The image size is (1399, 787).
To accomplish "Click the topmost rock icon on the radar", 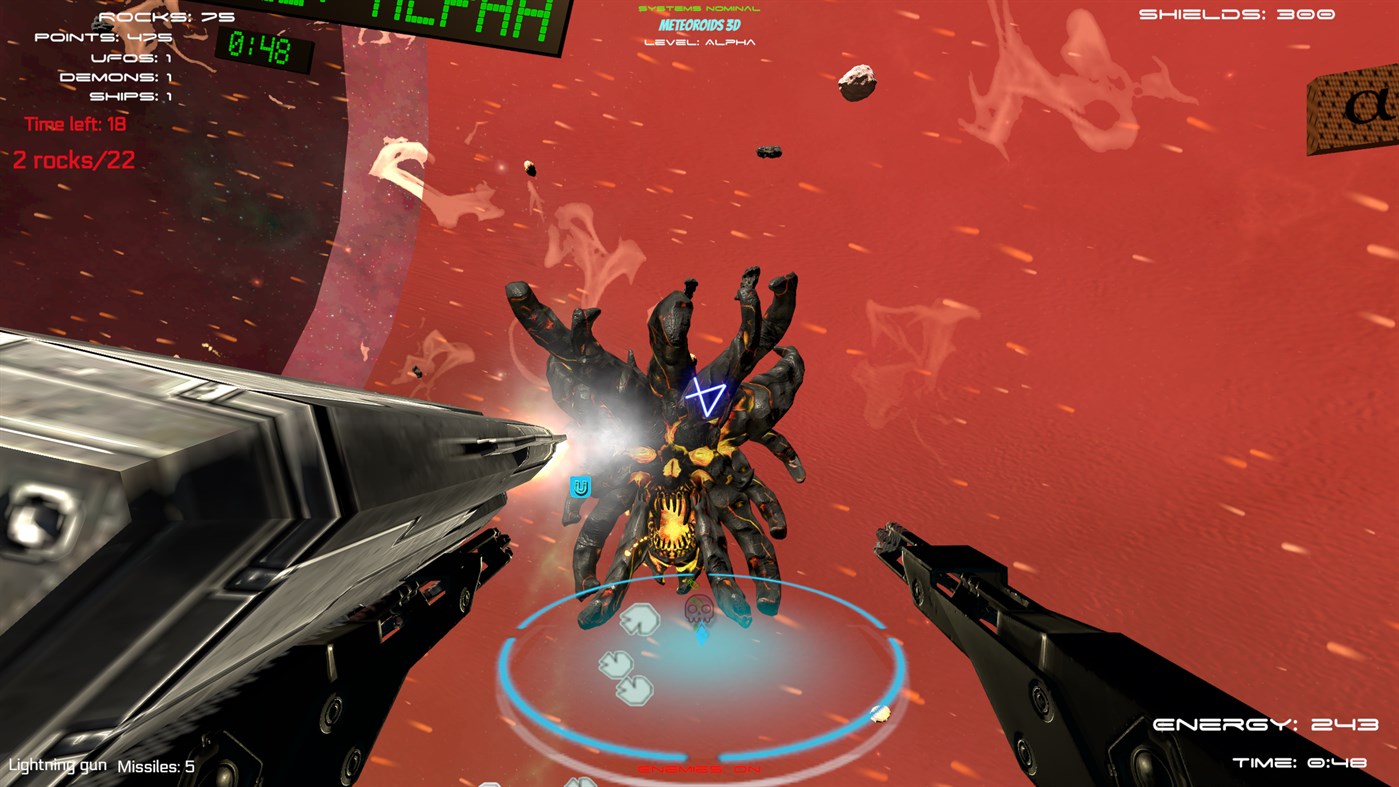I will (x=640, y=619).
